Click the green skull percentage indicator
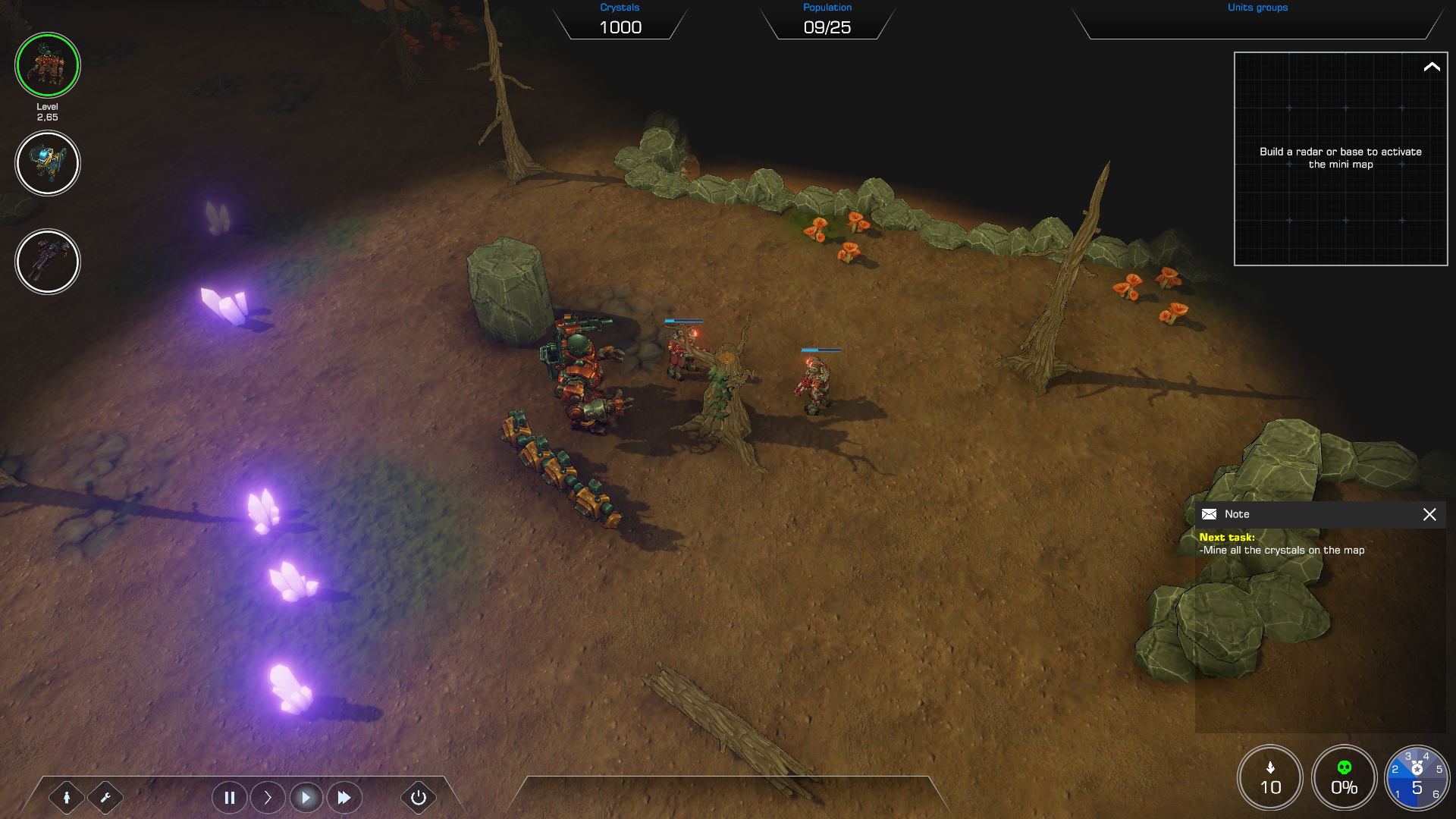Screen dimensions: 1456x819 pyautogui.click(x=1344, y=778)
